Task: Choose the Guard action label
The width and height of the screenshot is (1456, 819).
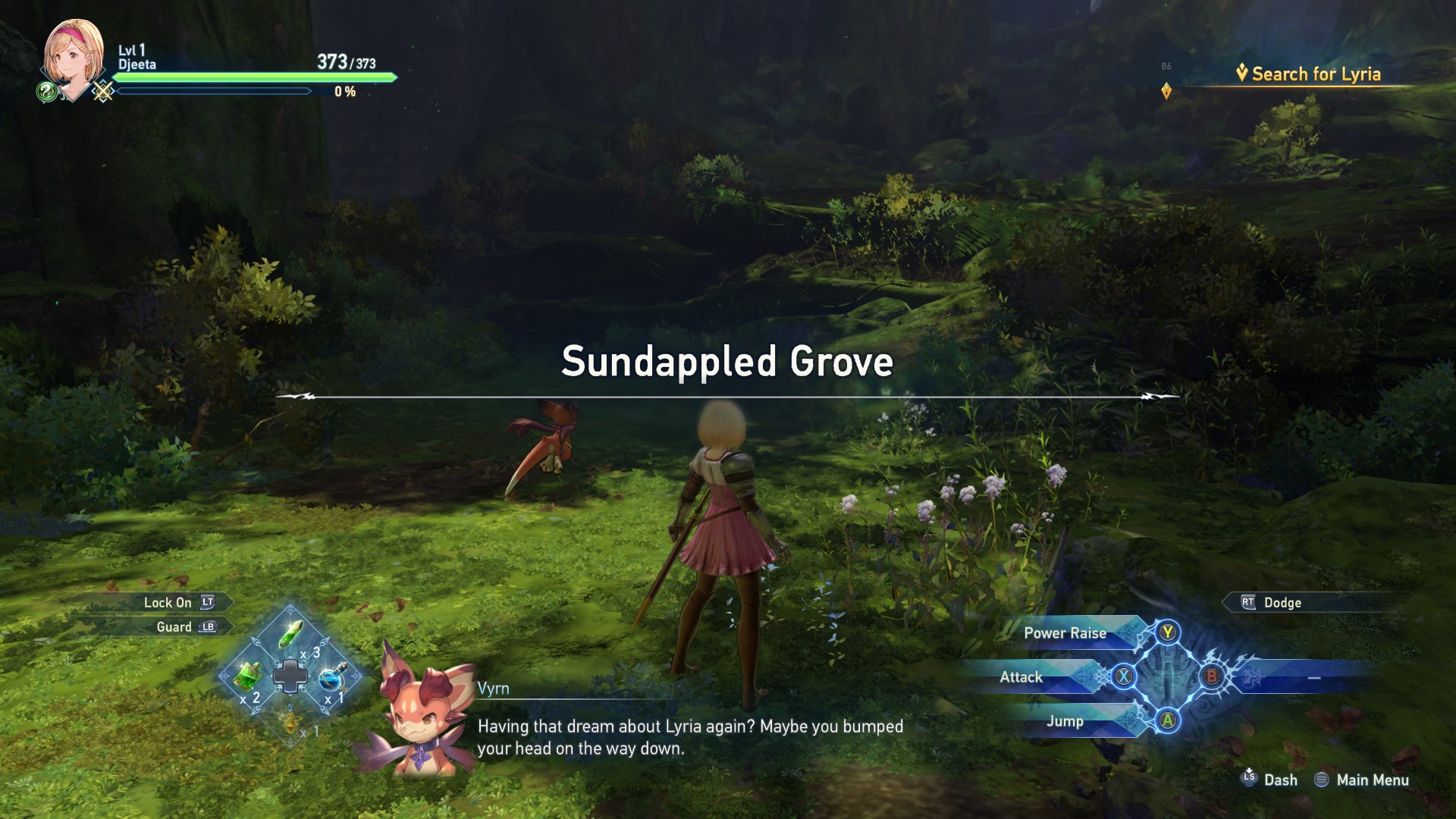Action: click(174, 627)
